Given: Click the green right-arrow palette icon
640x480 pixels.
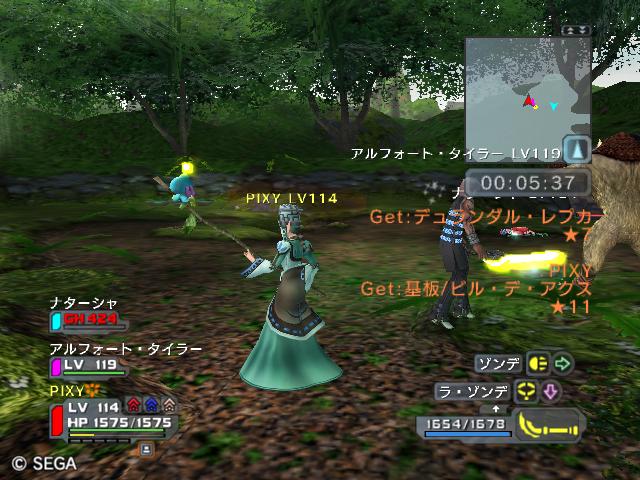Looking at the screenshot, I should pos(564,363).
